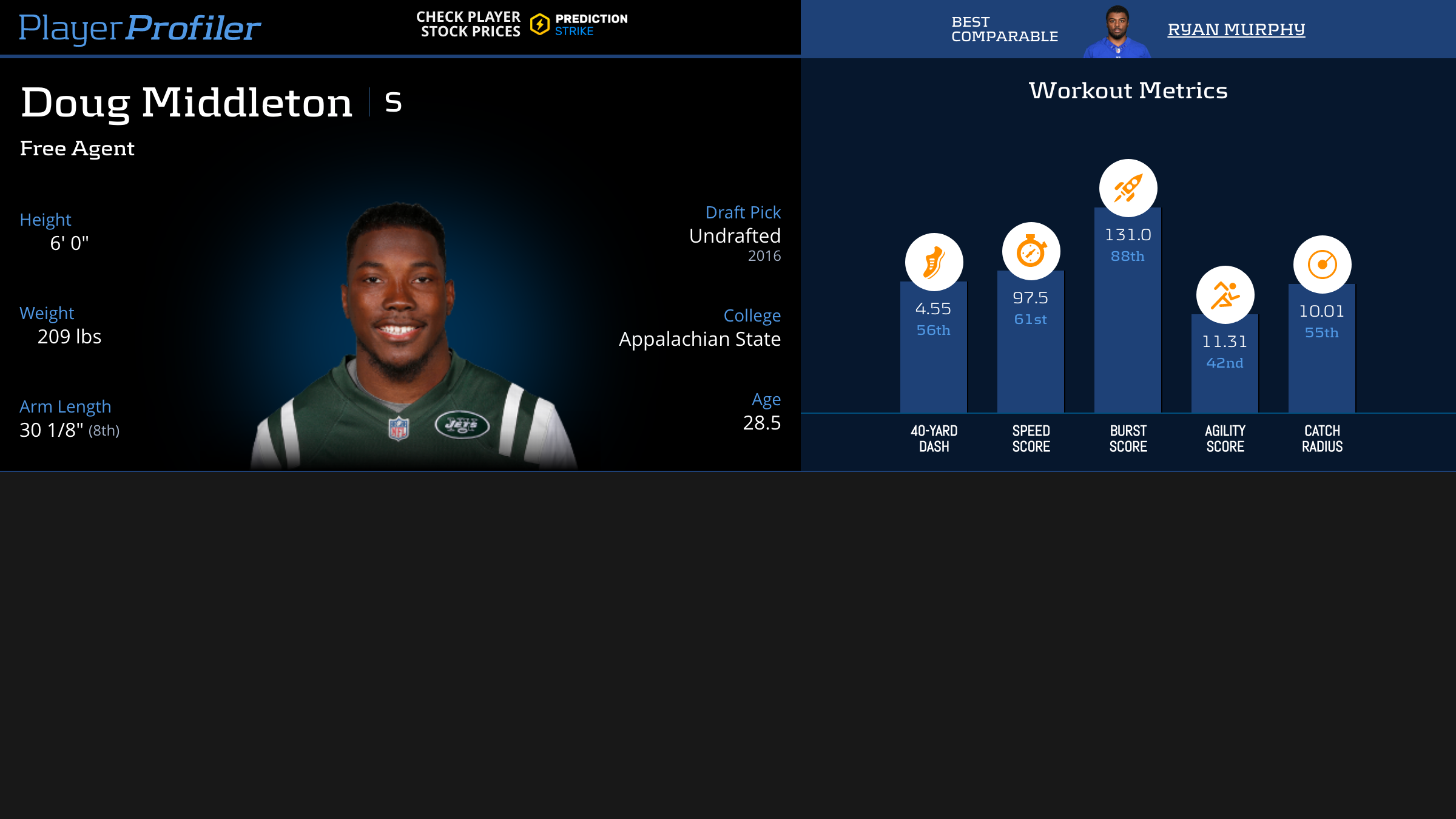Click Ryan Murphy's headshot thumbnail

pyautogui.click(x=1117, y=32)
